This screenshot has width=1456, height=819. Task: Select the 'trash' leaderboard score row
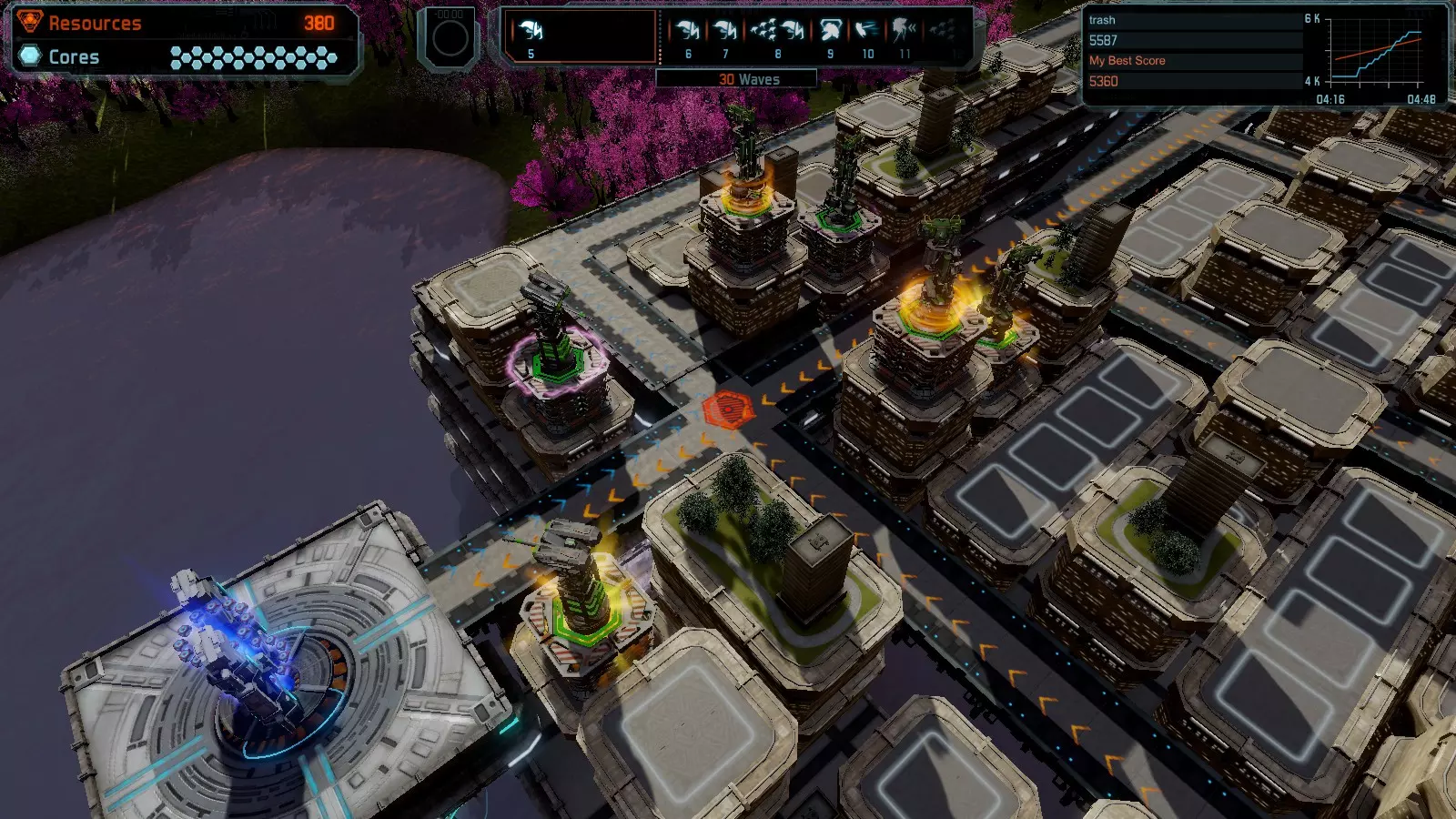click(x=1194, y=30)
